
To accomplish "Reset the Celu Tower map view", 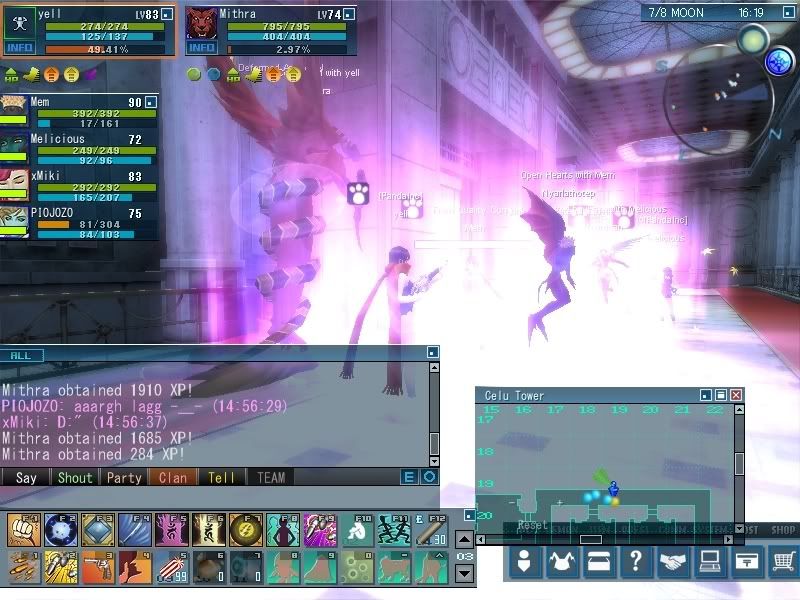I will click(x=530, y=525).
